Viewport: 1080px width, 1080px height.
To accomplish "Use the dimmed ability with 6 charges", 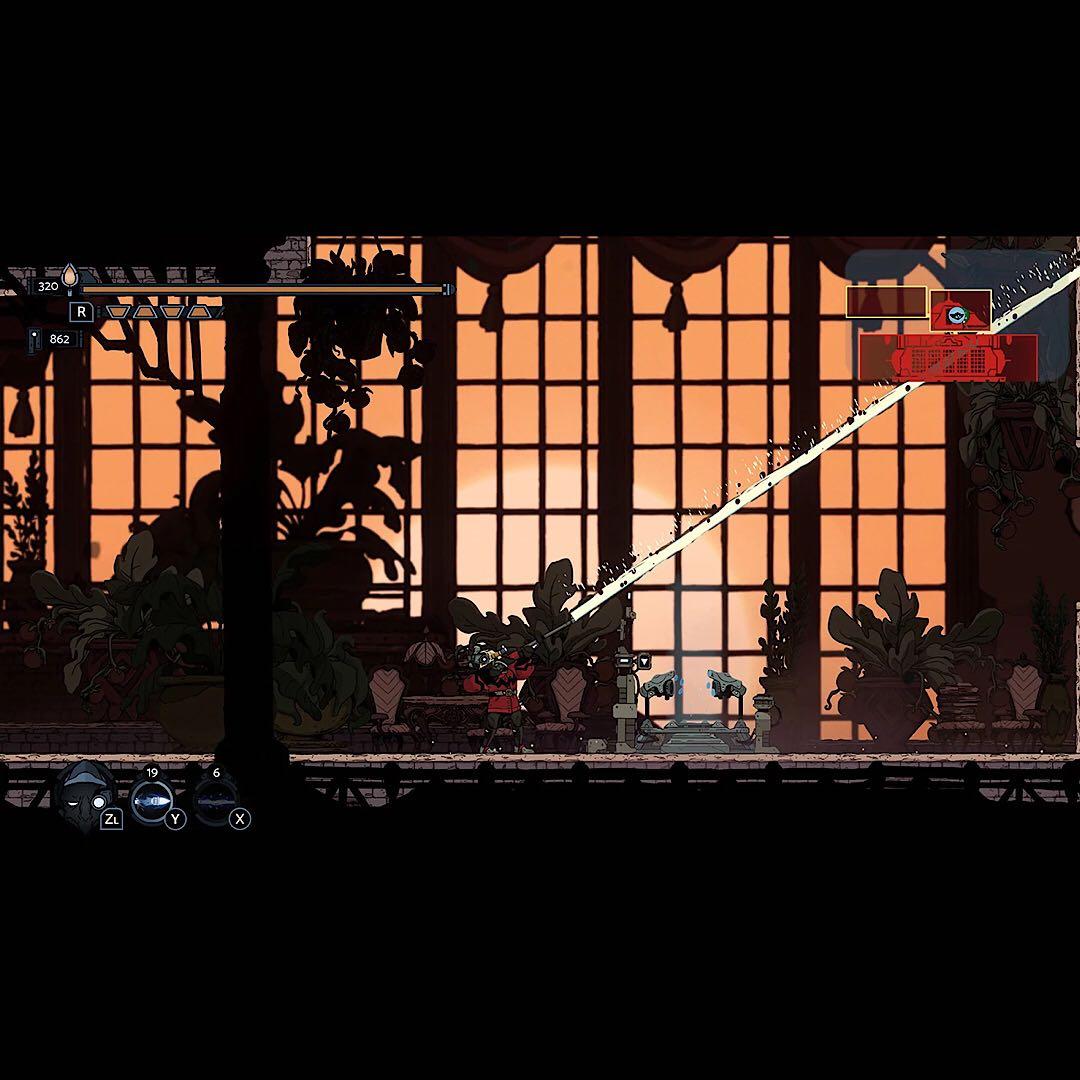I will (x=215, y=799).
